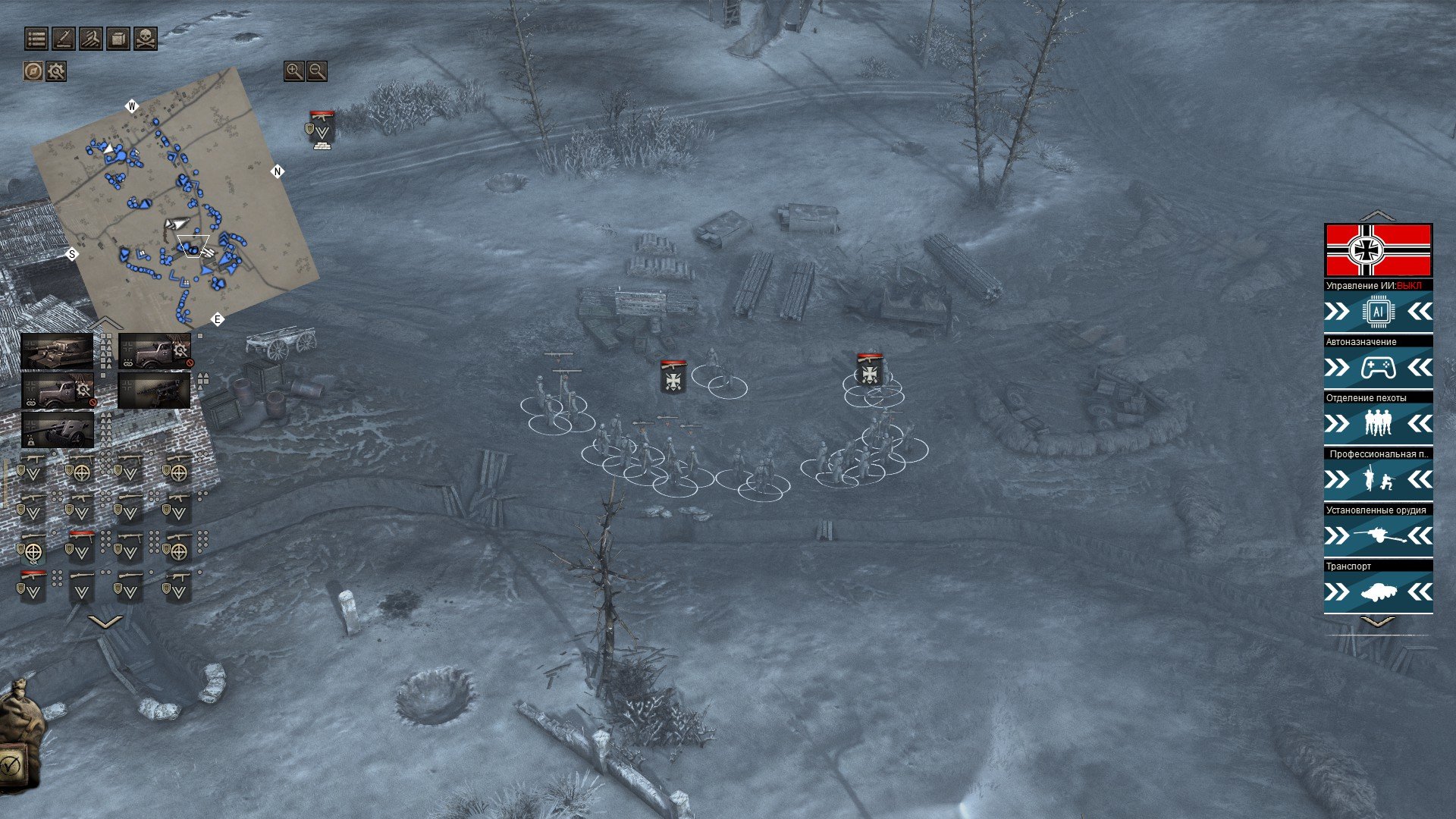1456x819 pixels.
Task: Zoom out the minimap with the minus magnifier
Action: coord(317,71)
